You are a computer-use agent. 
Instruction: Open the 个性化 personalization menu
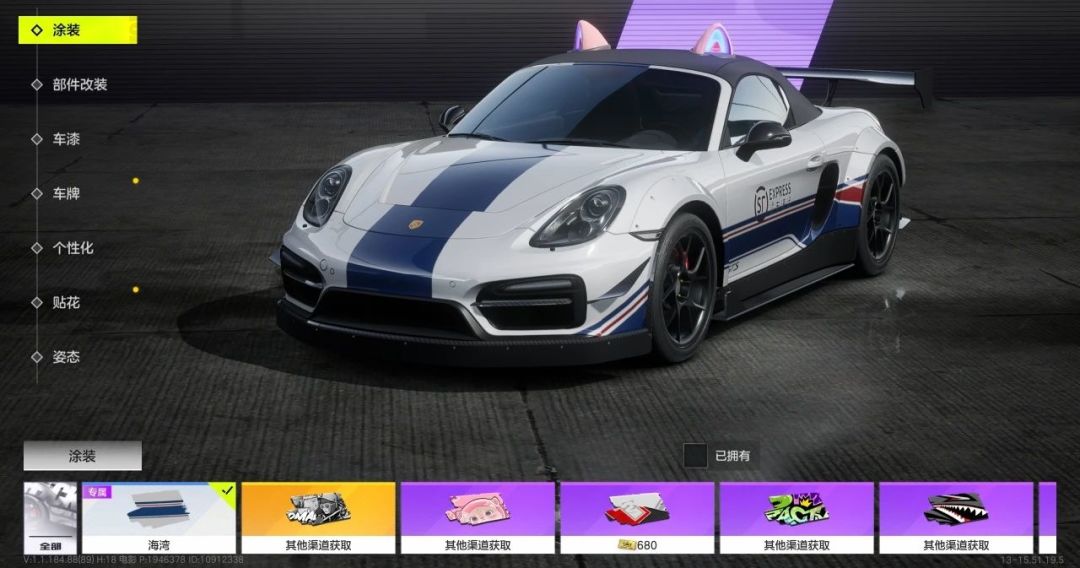[x=73, y=247]
